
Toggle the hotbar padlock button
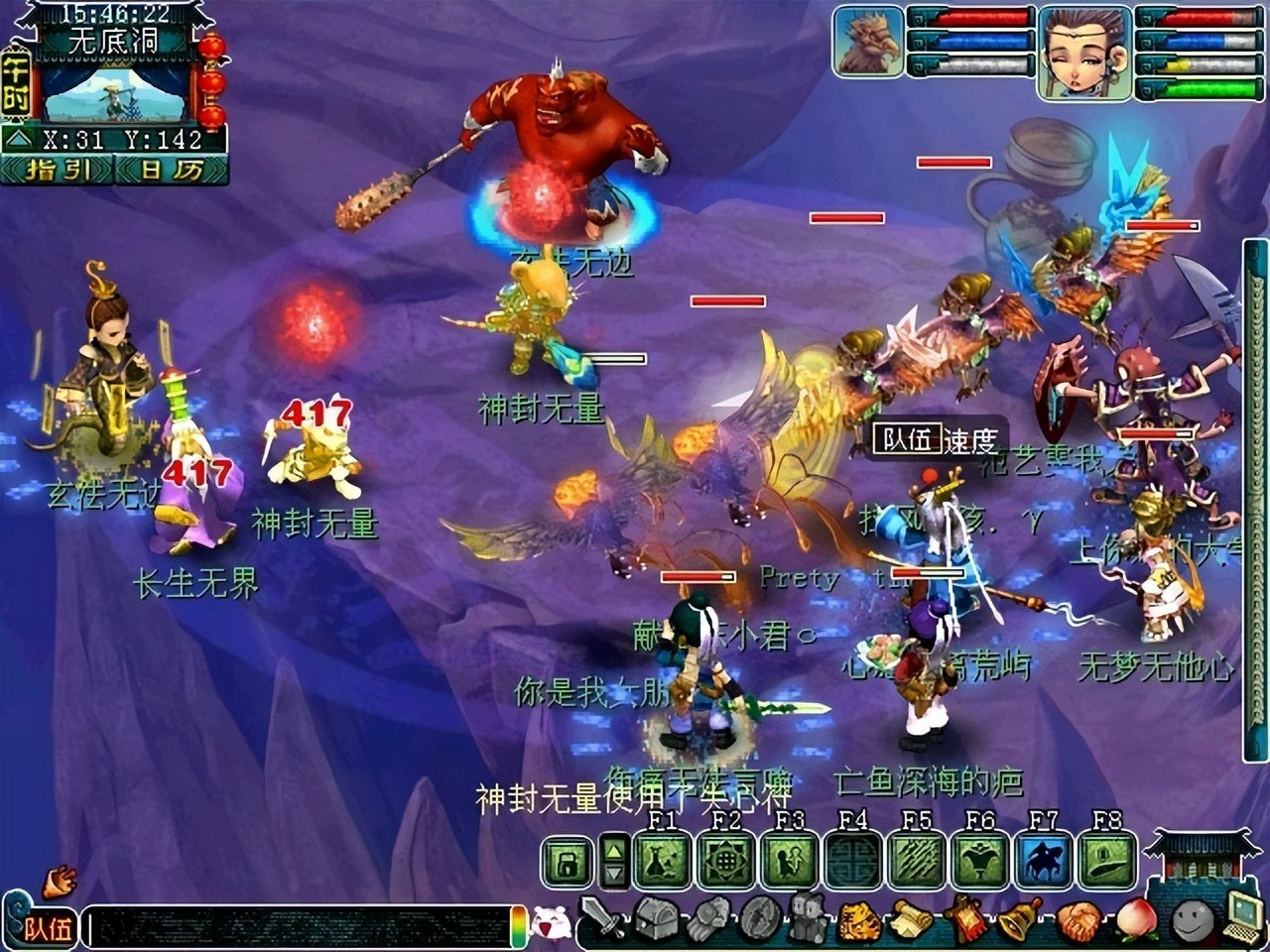pos(567,863)
